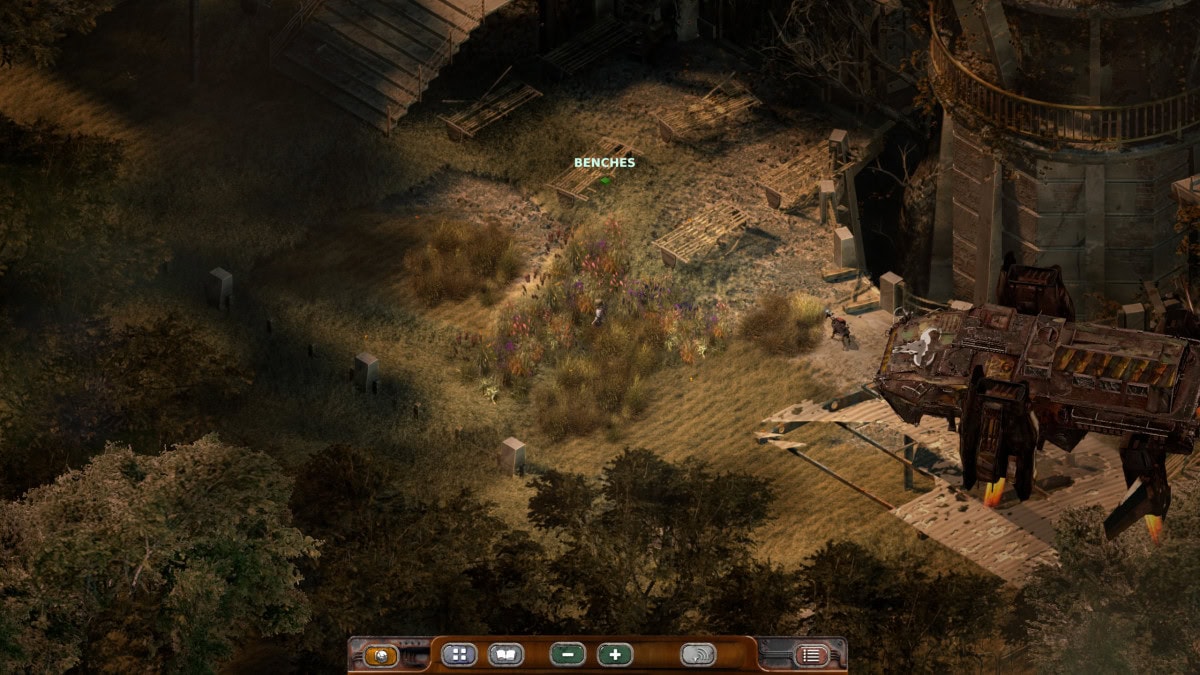The height and width of the screenshot is (675, 1200).
Task: Zoom out with the green minus button
Action: click(567, 655)
